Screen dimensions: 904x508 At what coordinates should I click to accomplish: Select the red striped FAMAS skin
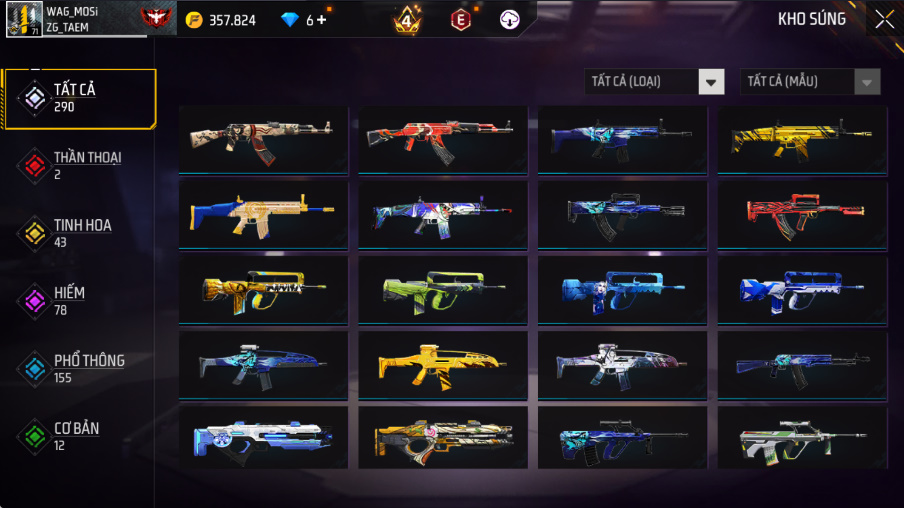[802, 213]
